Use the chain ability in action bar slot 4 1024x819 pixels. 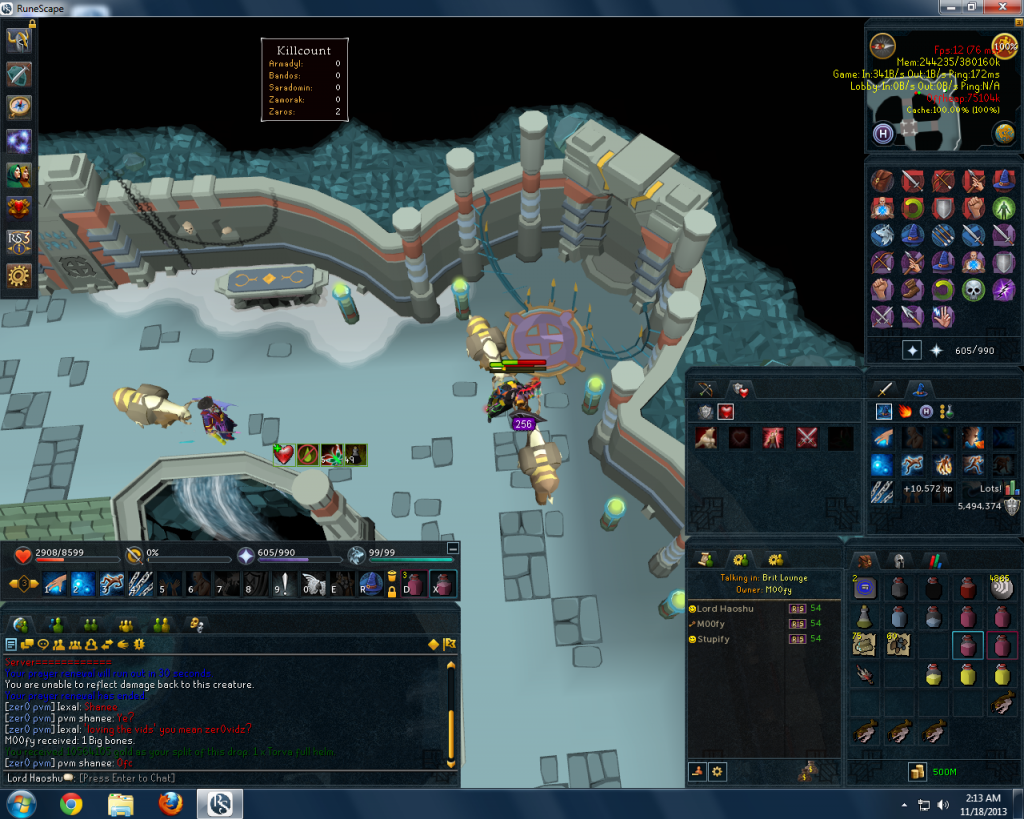(139, 584)
